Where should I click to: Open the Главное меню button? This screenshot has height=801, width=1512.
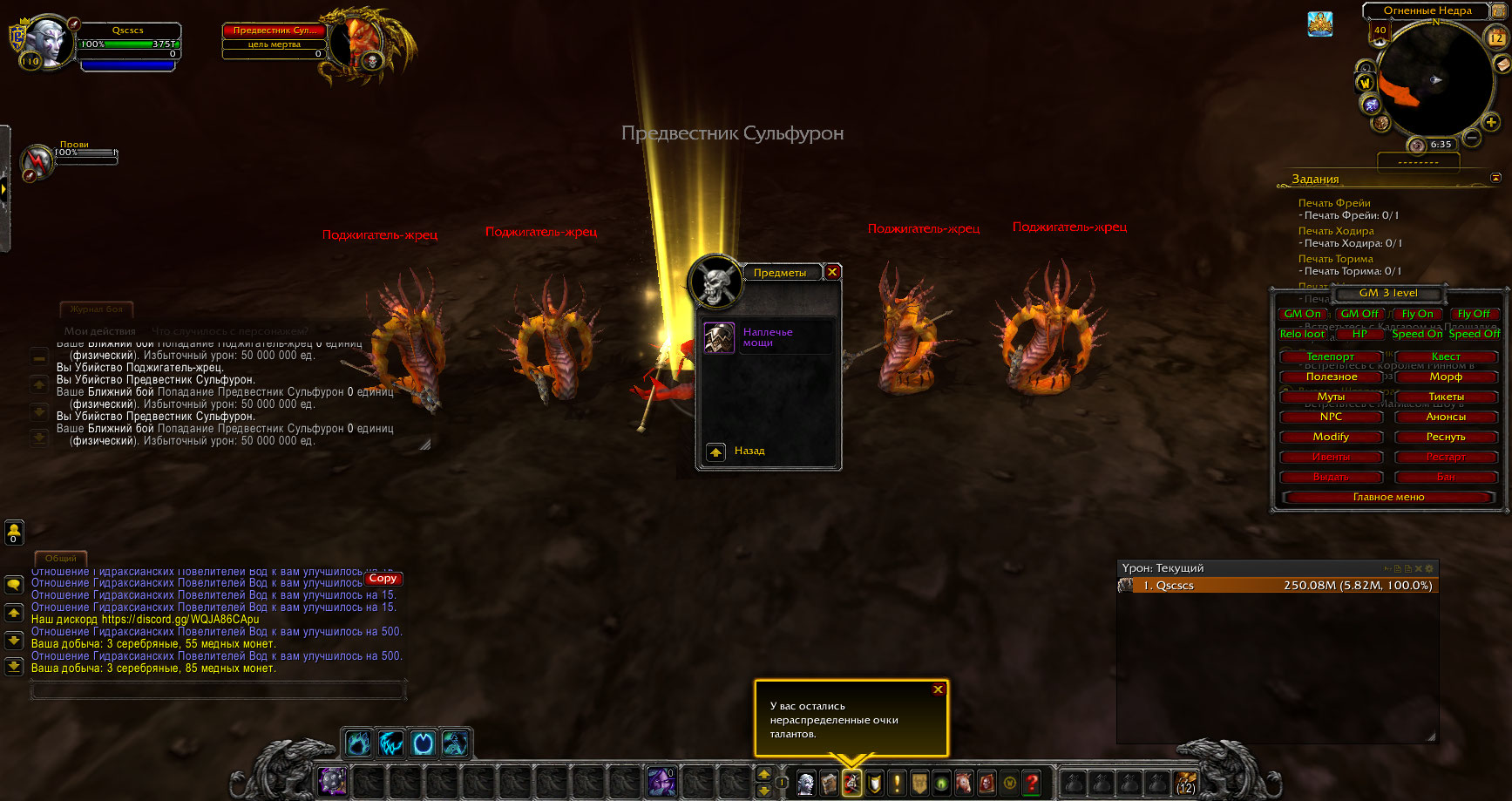(x=1388, y=497)
